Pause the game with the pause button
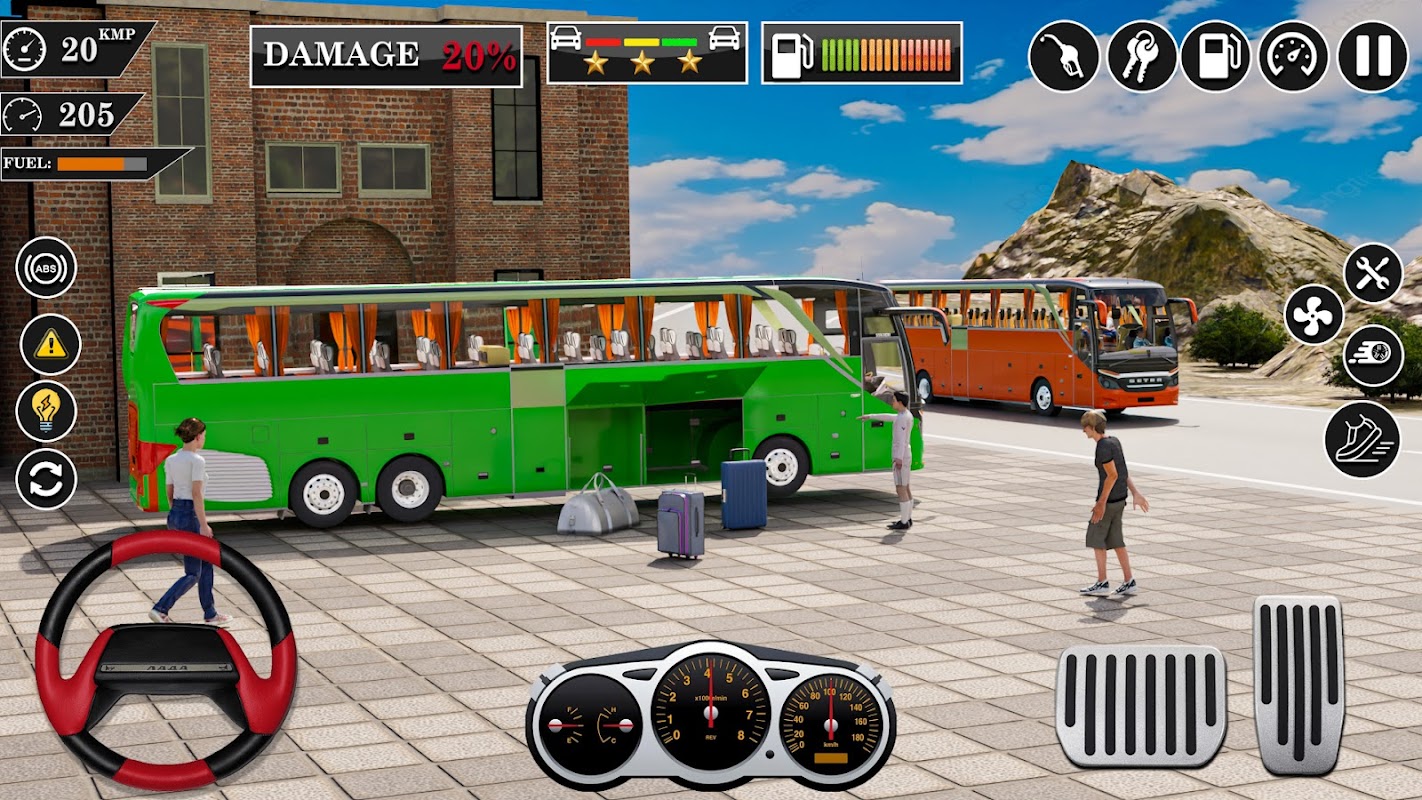1422x800 pixels. click(1372, 56)
